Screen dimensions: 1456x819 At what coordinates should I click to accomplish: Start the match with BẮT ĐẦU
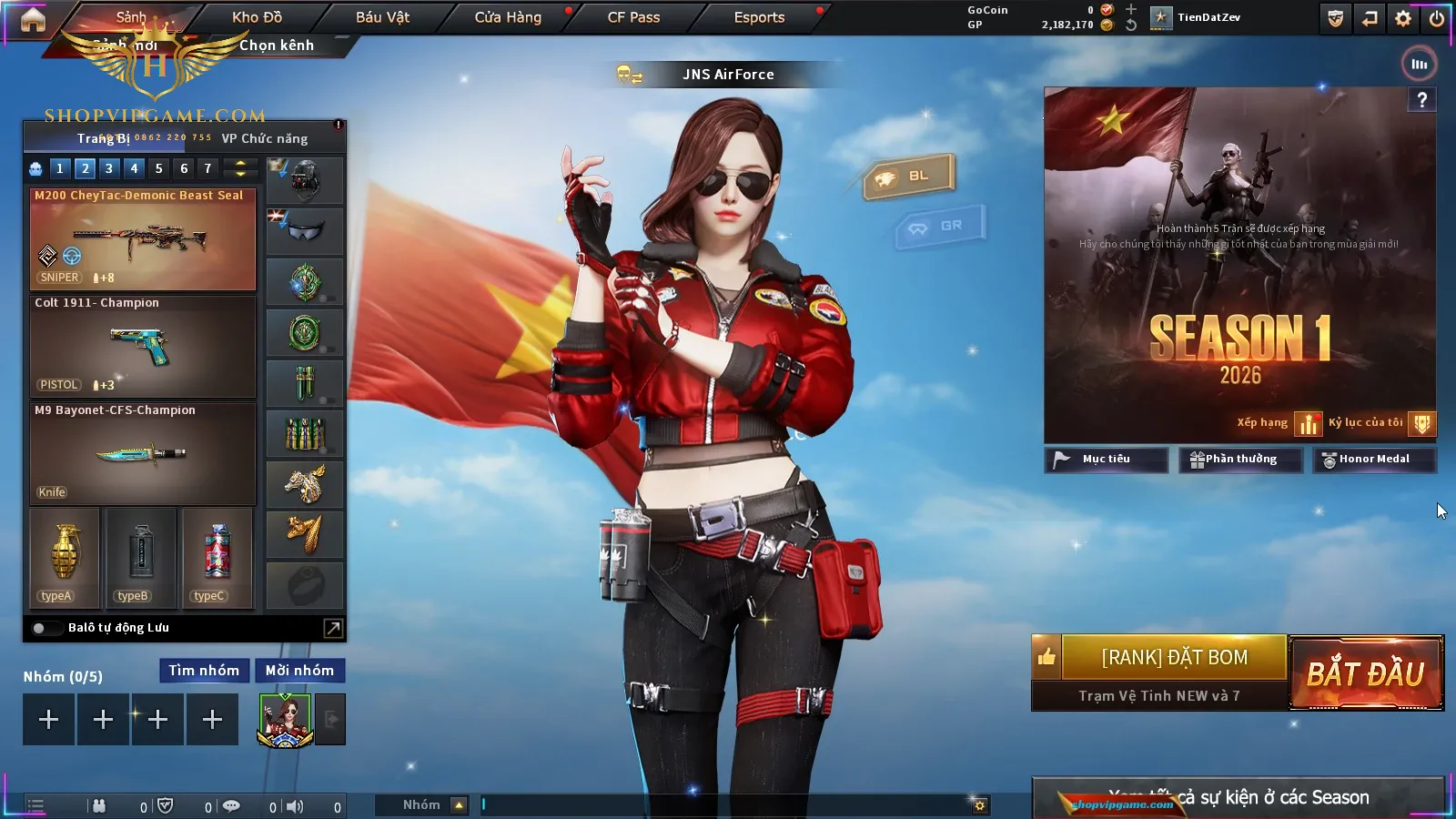click(x=1366, y=673)
